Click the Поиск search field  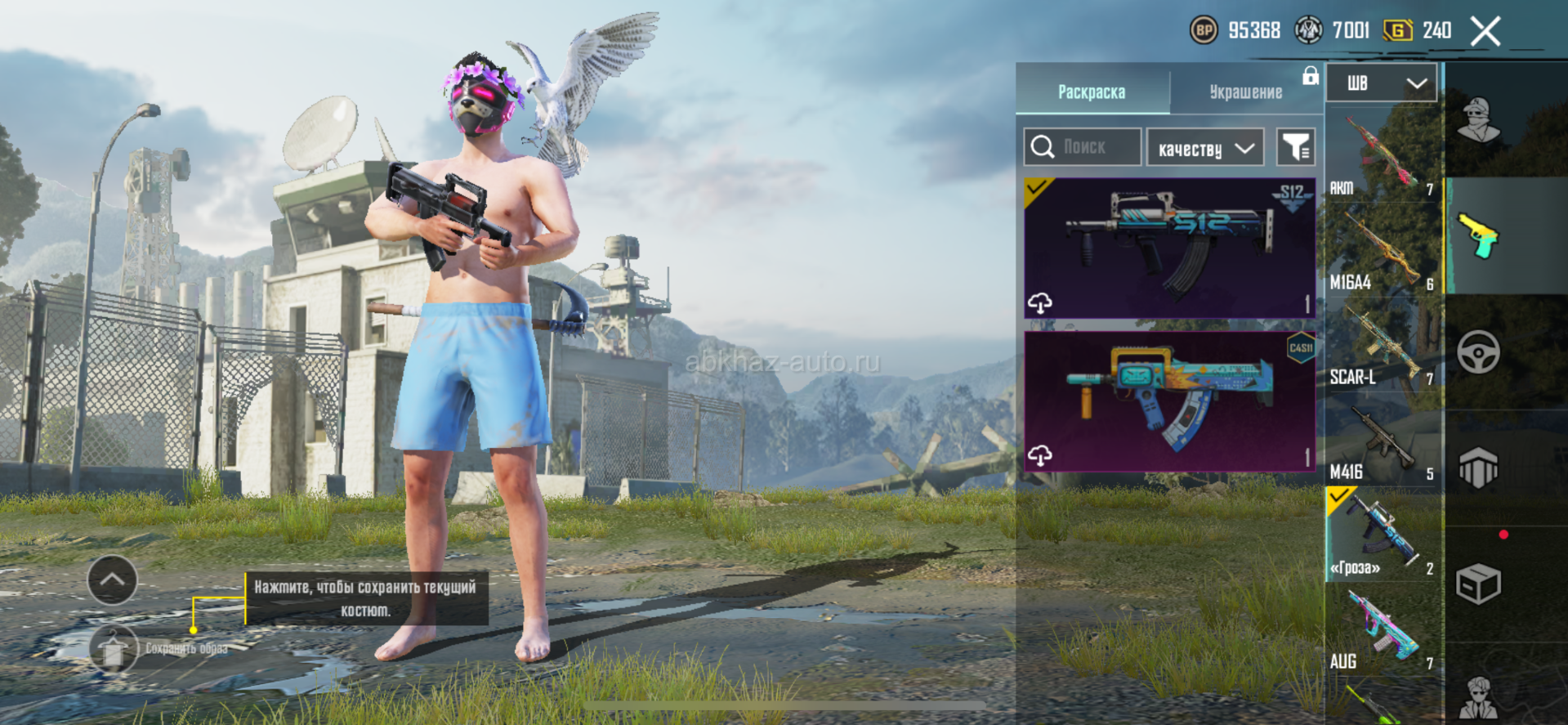(x=1083, y=147)
